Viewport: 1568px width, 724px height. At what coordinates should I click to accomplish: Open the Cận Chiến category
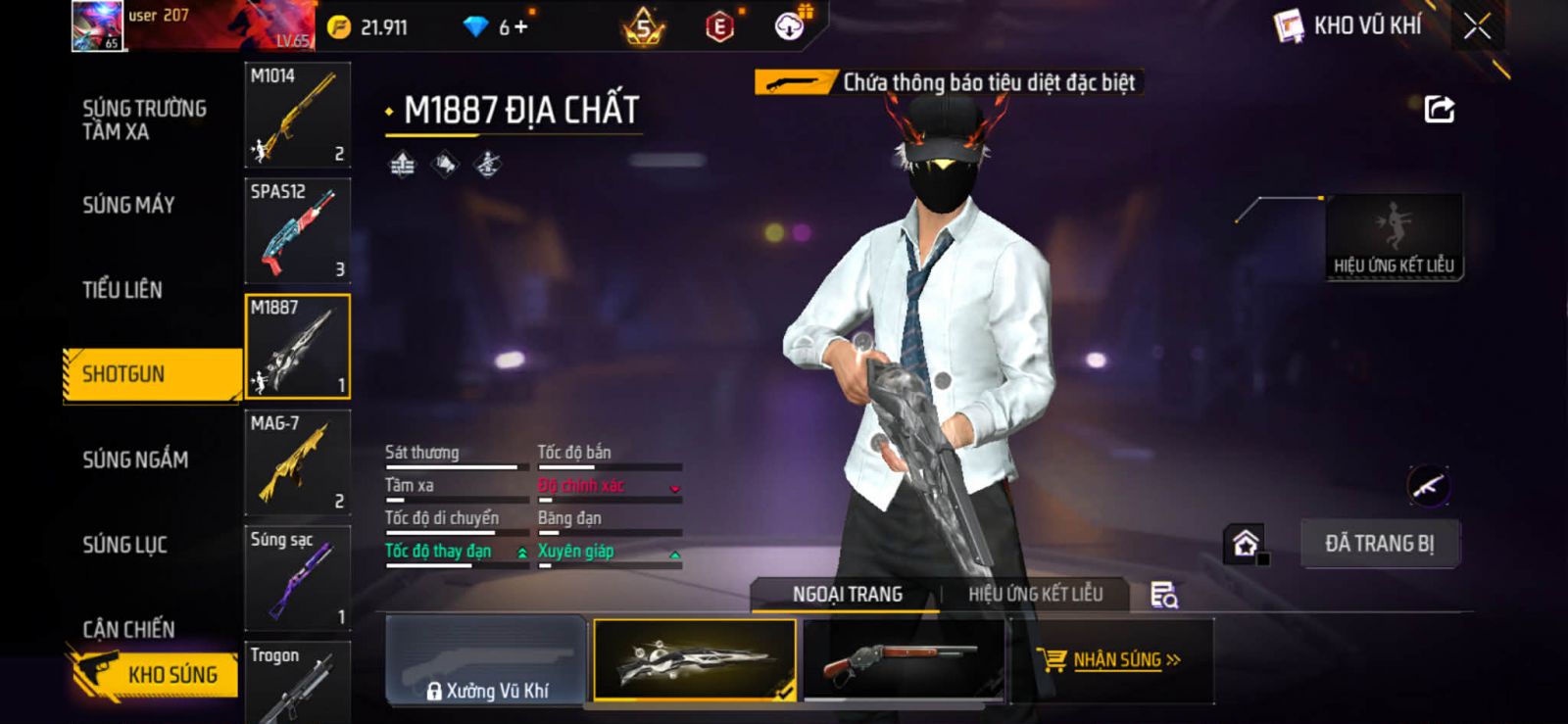pyautogui.click(x=128, y=628)
